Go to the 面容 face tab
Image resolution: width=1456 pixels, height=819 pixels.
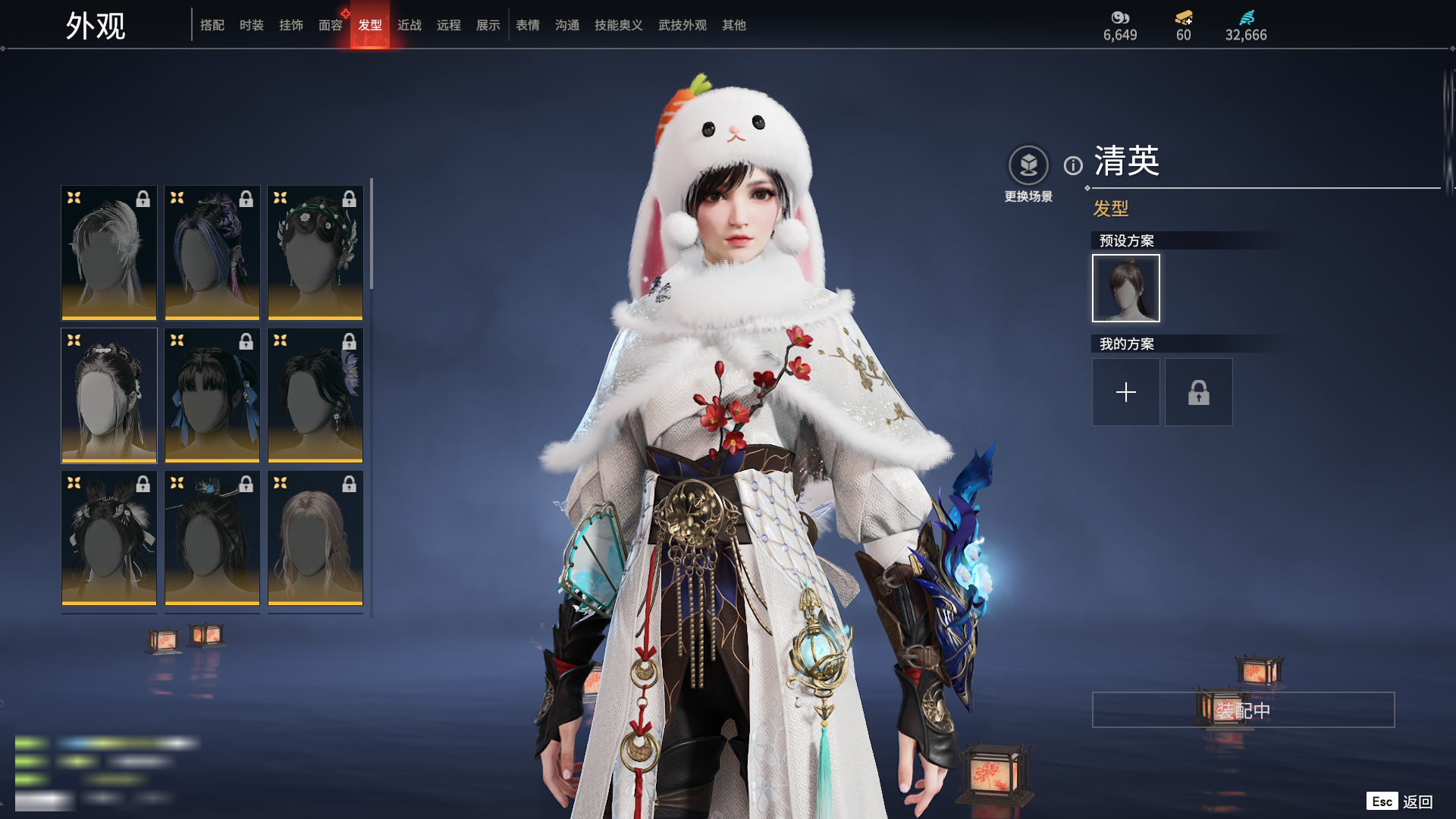(x=331, y=25)
